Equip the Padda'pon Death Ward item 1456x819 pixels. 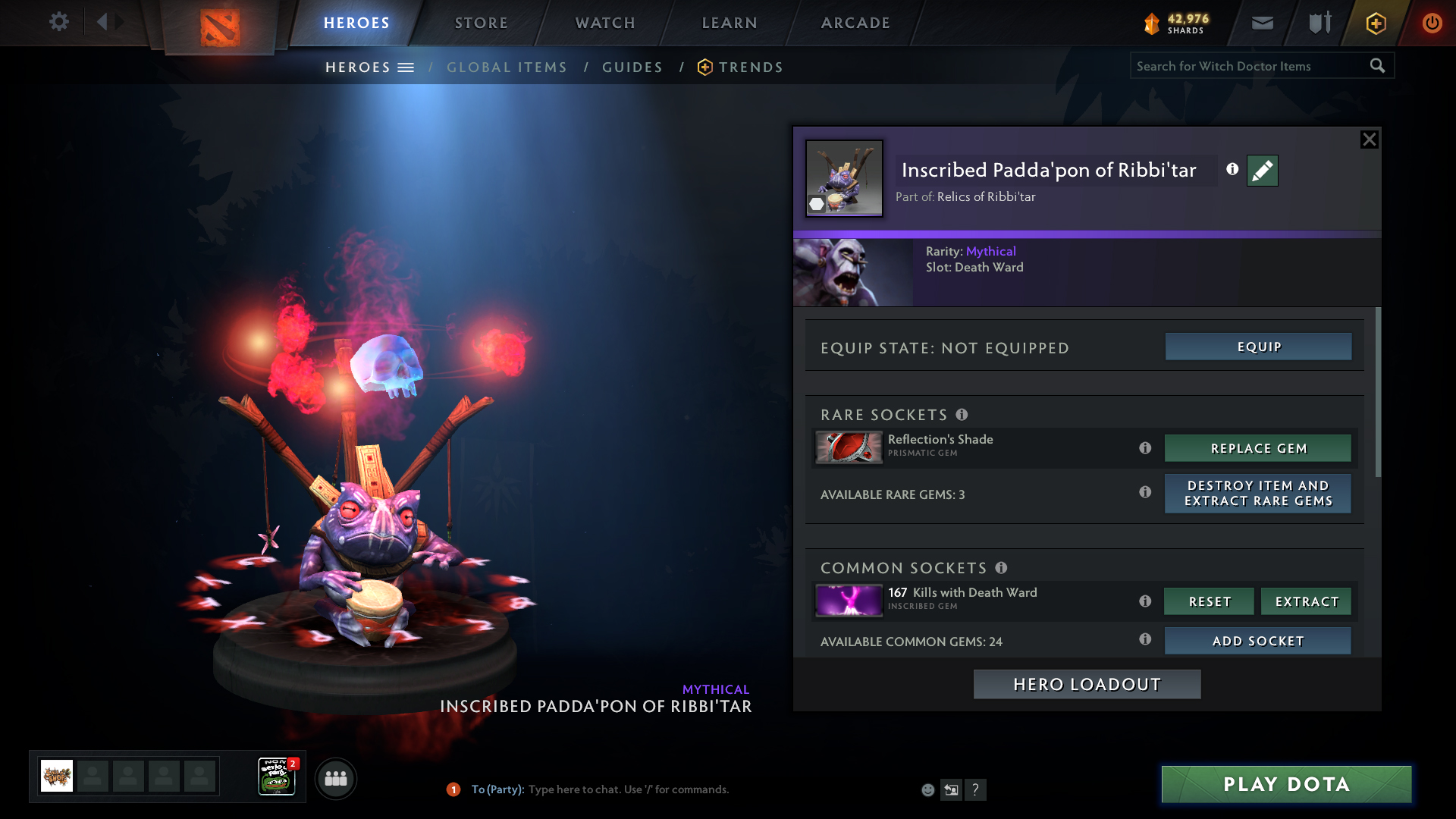pos(1258,347)
